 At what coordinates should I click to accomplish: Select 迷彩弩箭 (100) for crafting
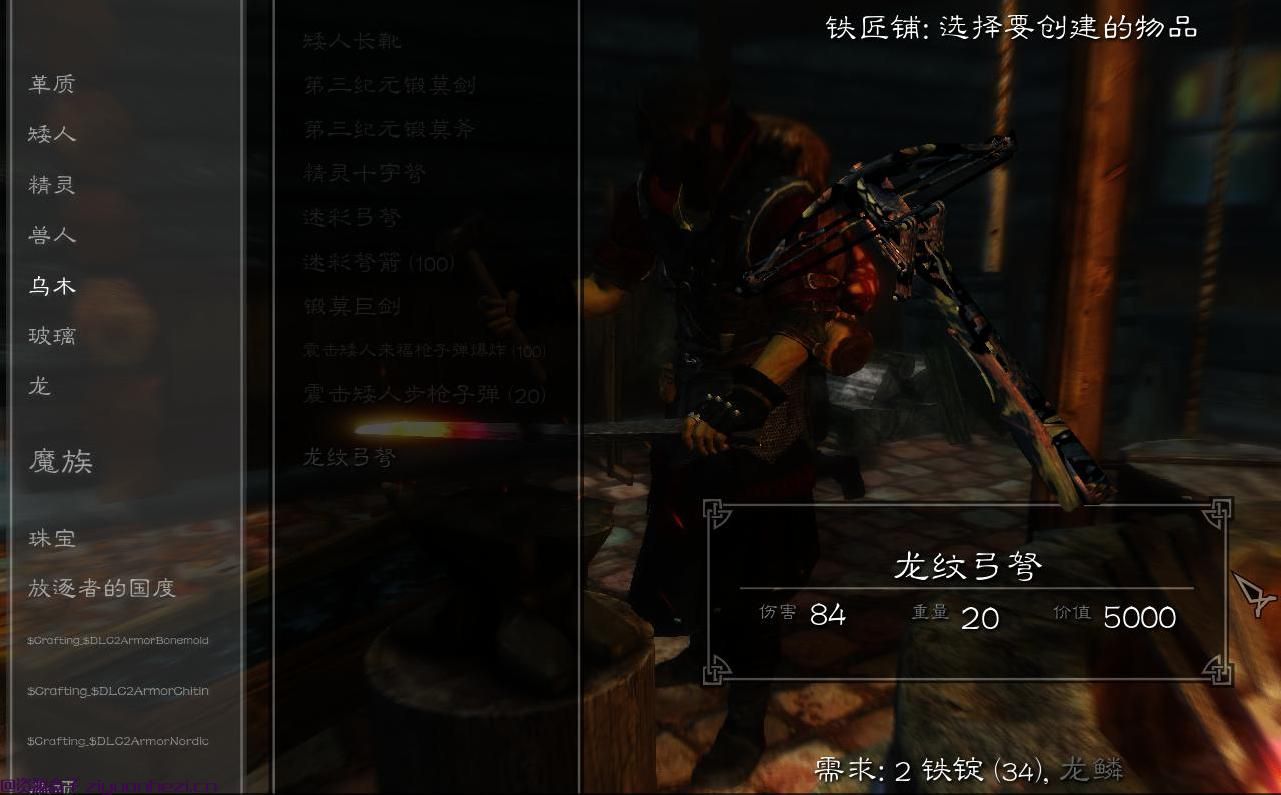tap(378, 262)
